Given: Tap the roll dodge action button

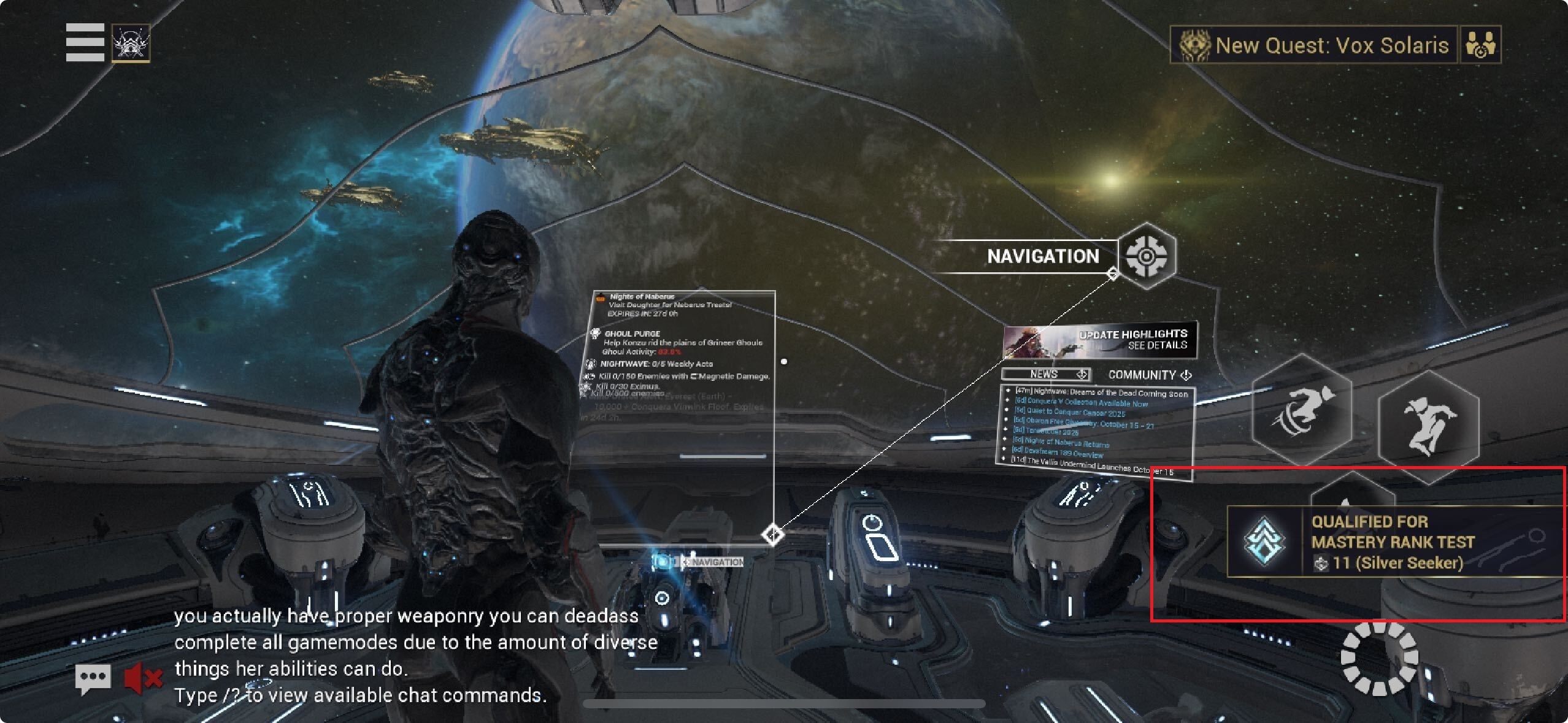Looking at the screenshot, I should pos(1302,411).
